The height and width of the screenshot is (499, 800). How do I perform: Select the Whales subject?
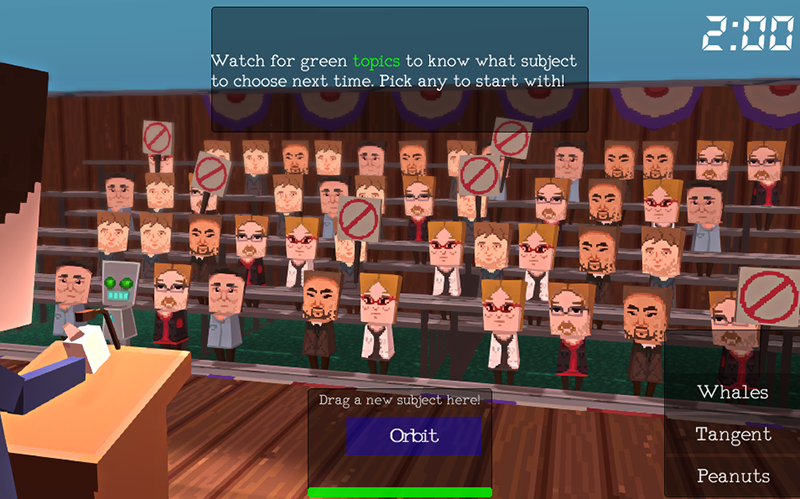[733, 392]
